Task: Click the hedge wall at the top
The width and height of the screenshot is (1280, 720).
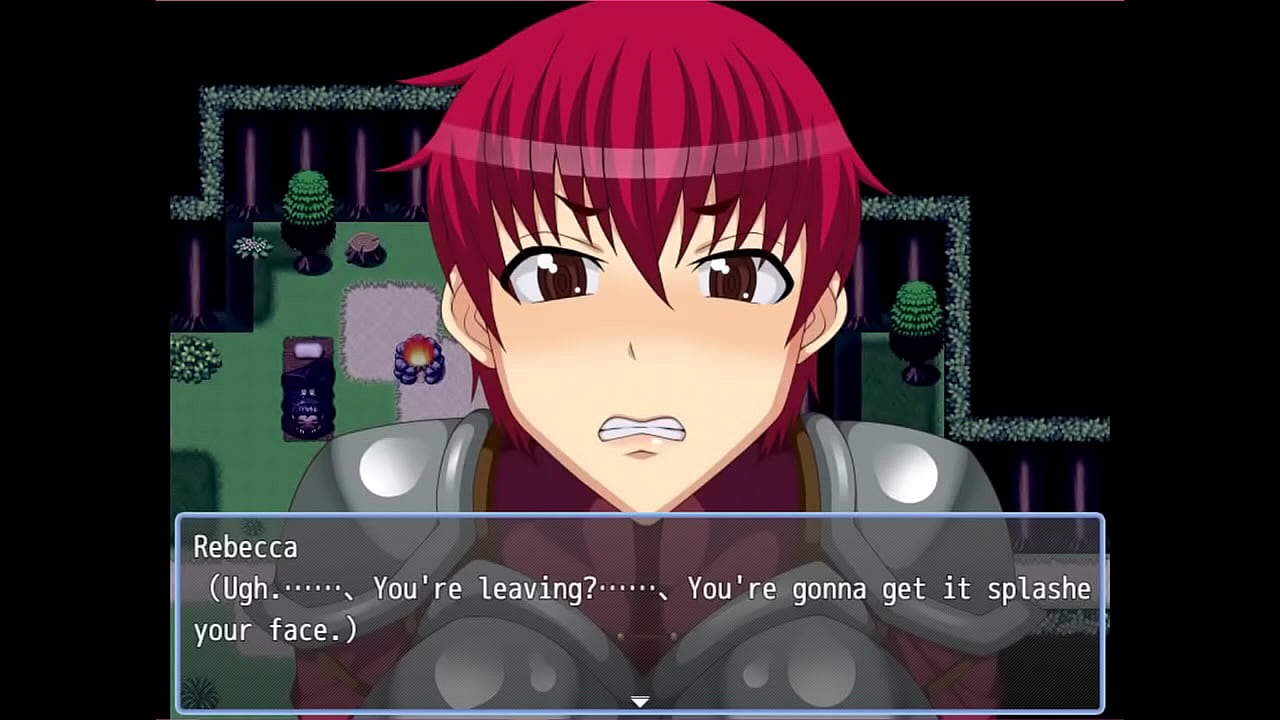Action: click(x=300, y=100)
